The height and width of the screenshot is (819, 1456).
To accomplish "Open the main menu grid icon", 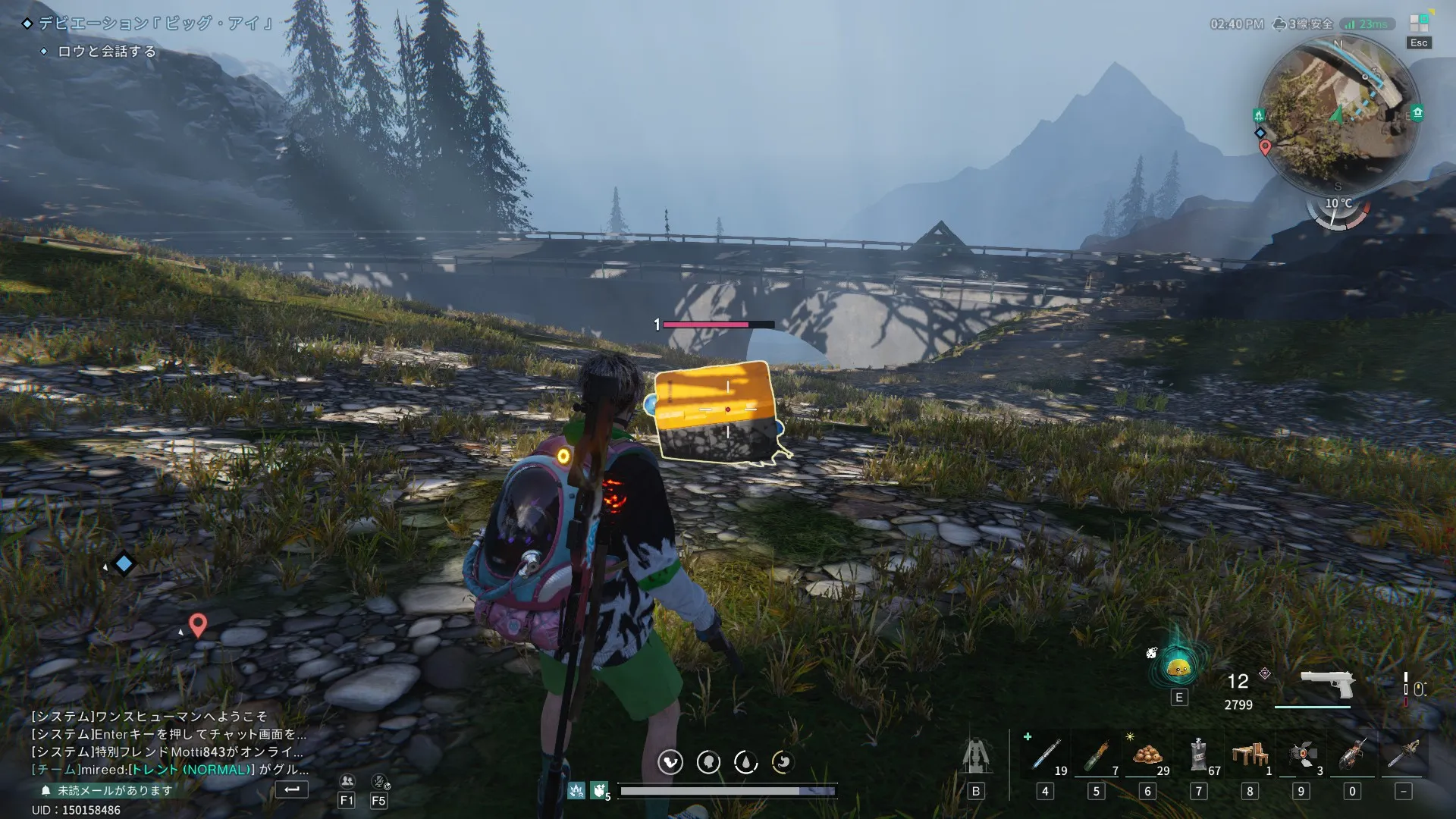I will [x=1419, y=24].
